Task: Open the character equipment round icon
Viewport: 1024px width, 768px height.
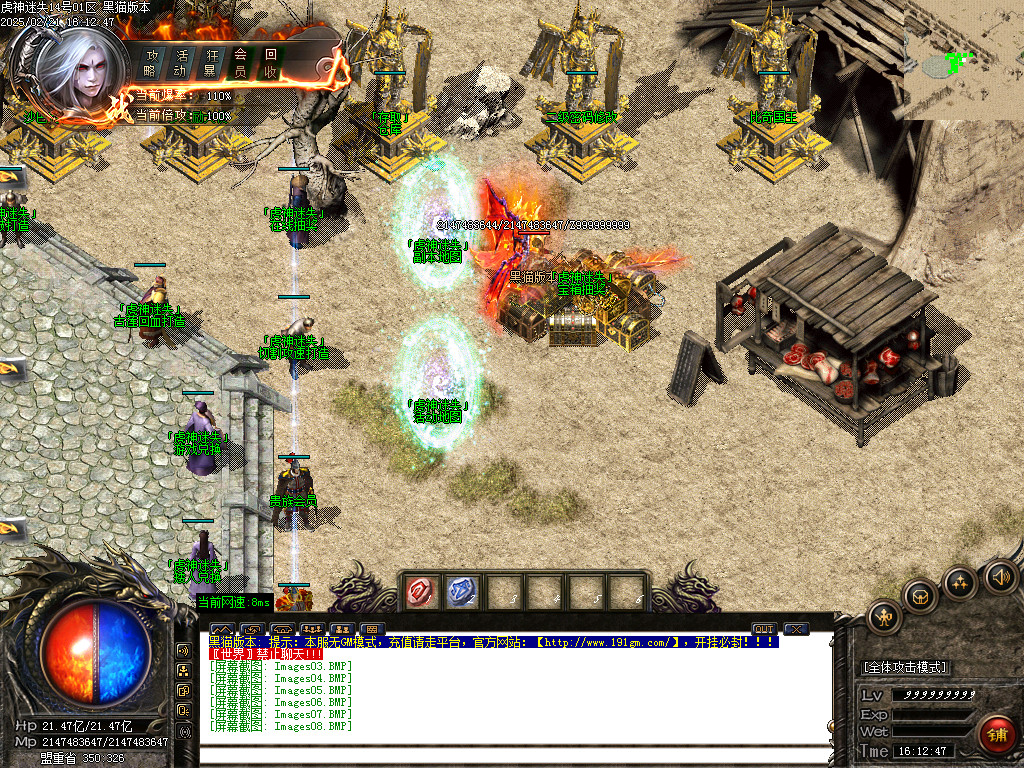Action: click(886, 617)
